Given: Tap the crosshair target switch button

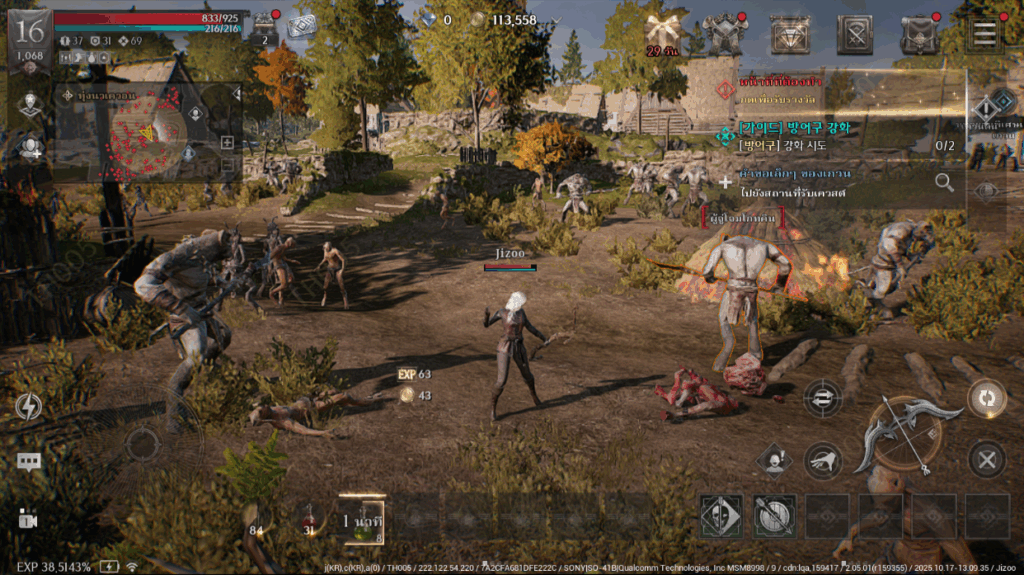Looking at the screenshot, I should 822,397.
